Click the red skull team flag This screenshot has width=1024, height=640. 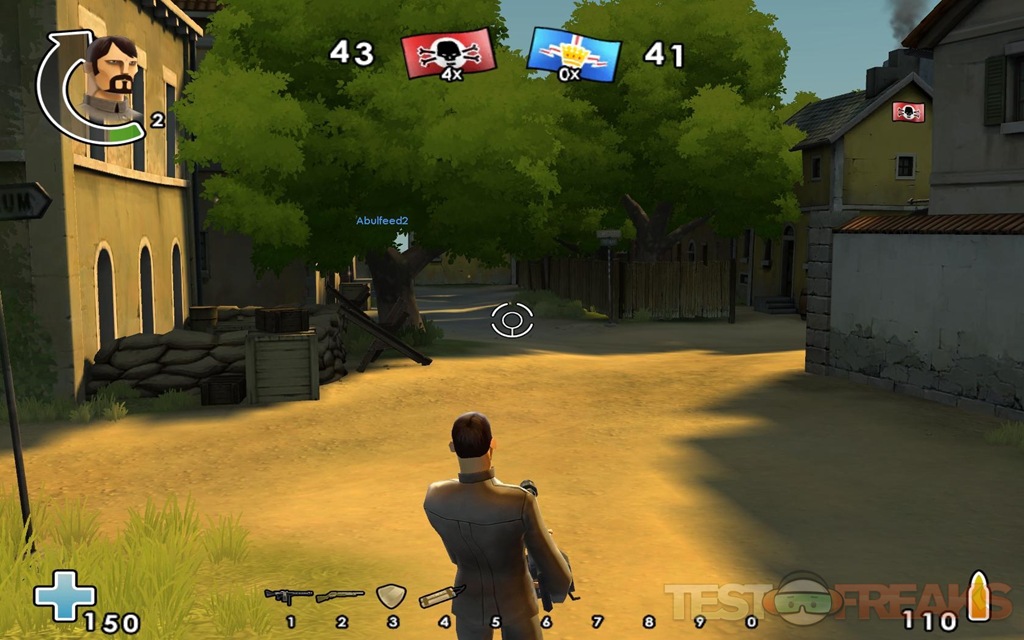pos(448,54)
